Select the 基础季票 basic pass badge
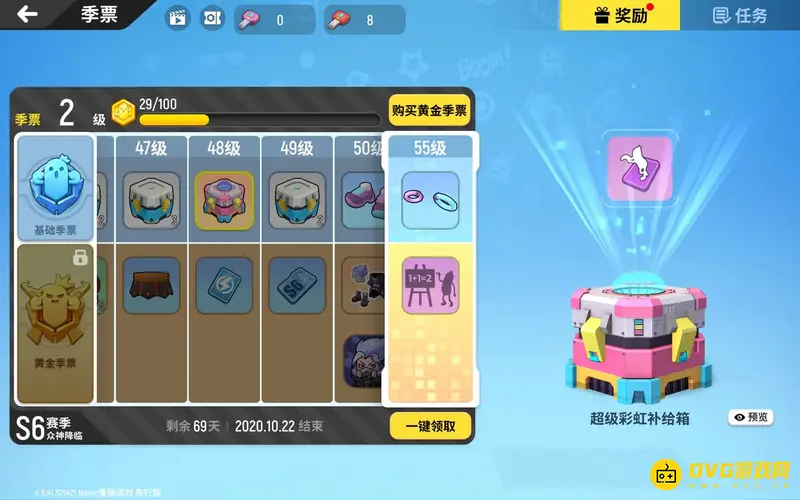This screenshot has width=800, height=500. [x=56, y=190]
